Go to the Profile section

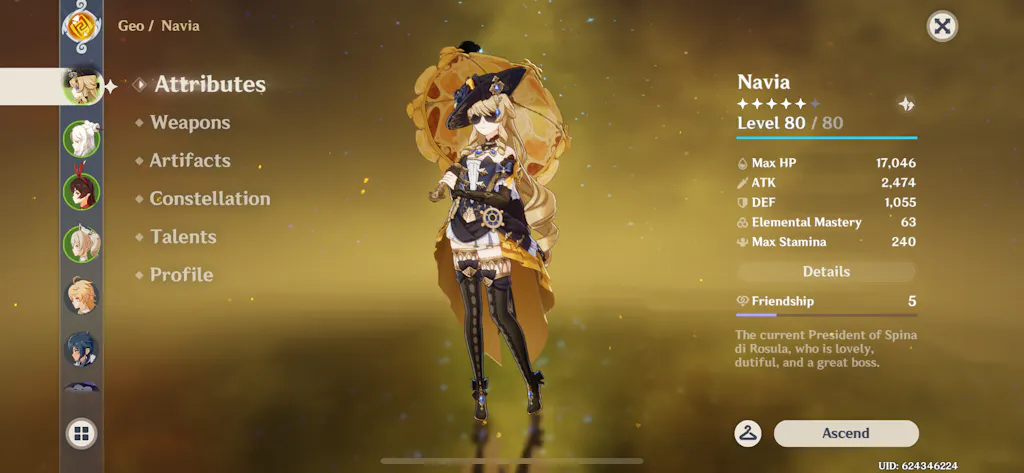[181, 275]
